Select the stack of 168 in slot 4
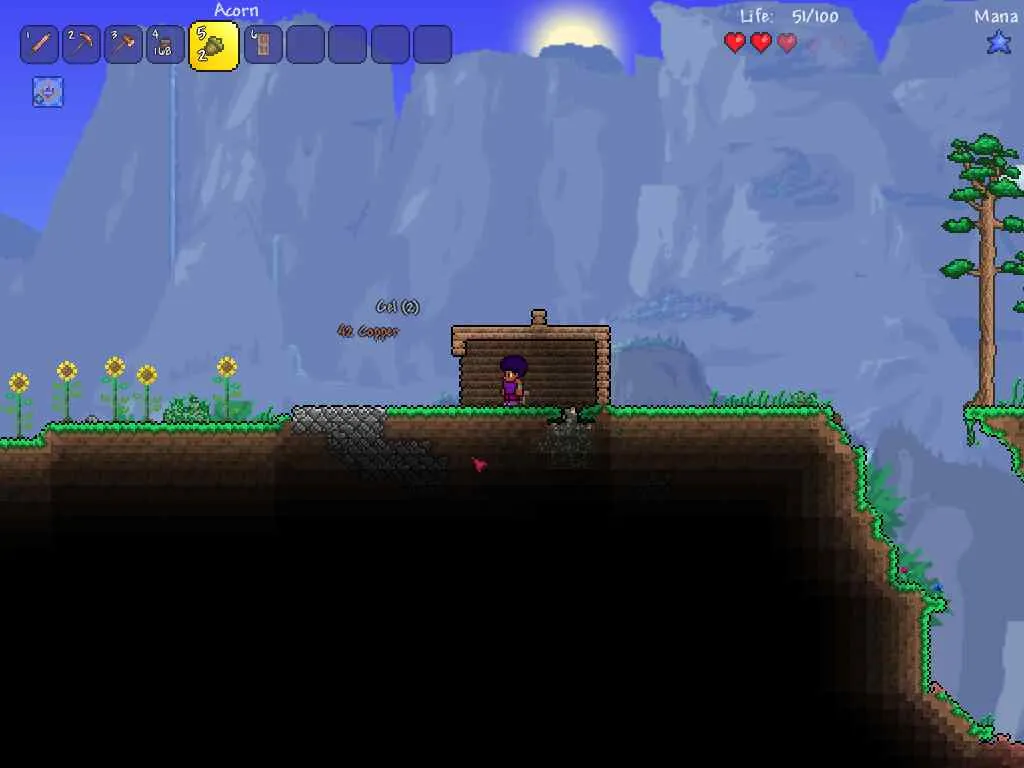Screen dimensions: 1024x768 point(165,45)
